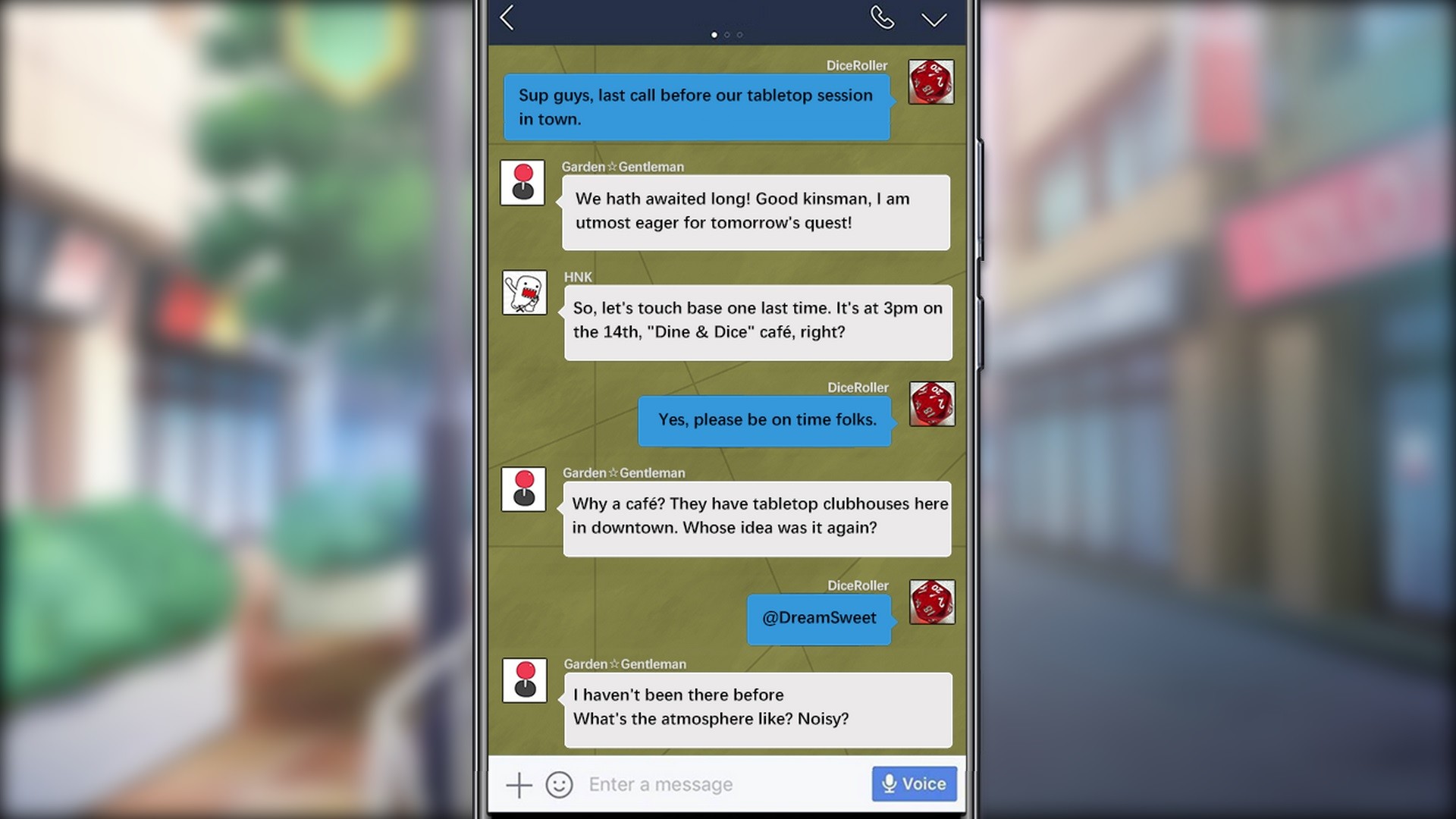Select the 'Sup guys, last call' message bubble
Screen dimensions: 1456x819
pyautogui.click(x=695, y=106)
